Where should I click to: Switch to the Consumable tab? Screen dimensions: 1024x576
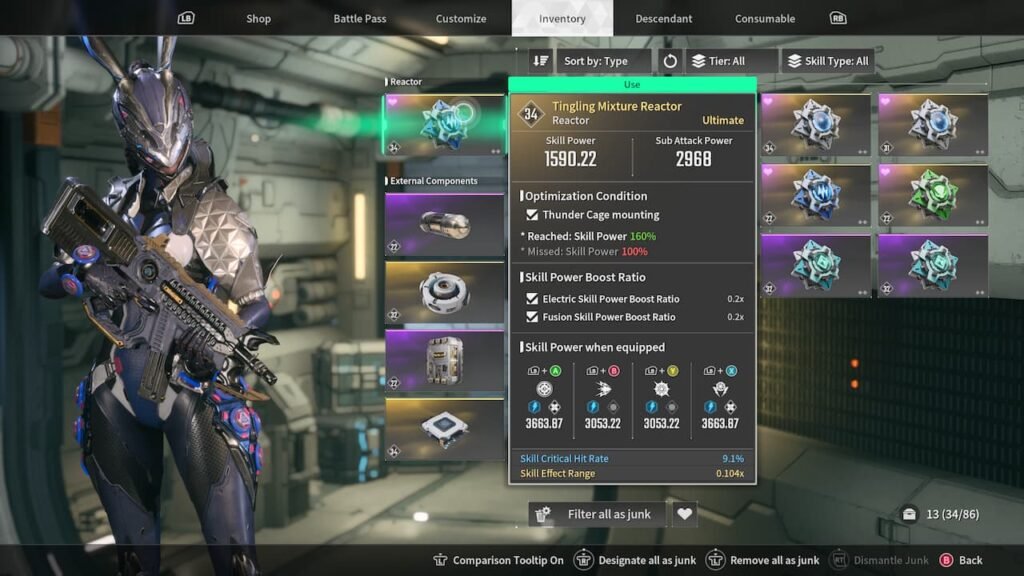[765, 18]
